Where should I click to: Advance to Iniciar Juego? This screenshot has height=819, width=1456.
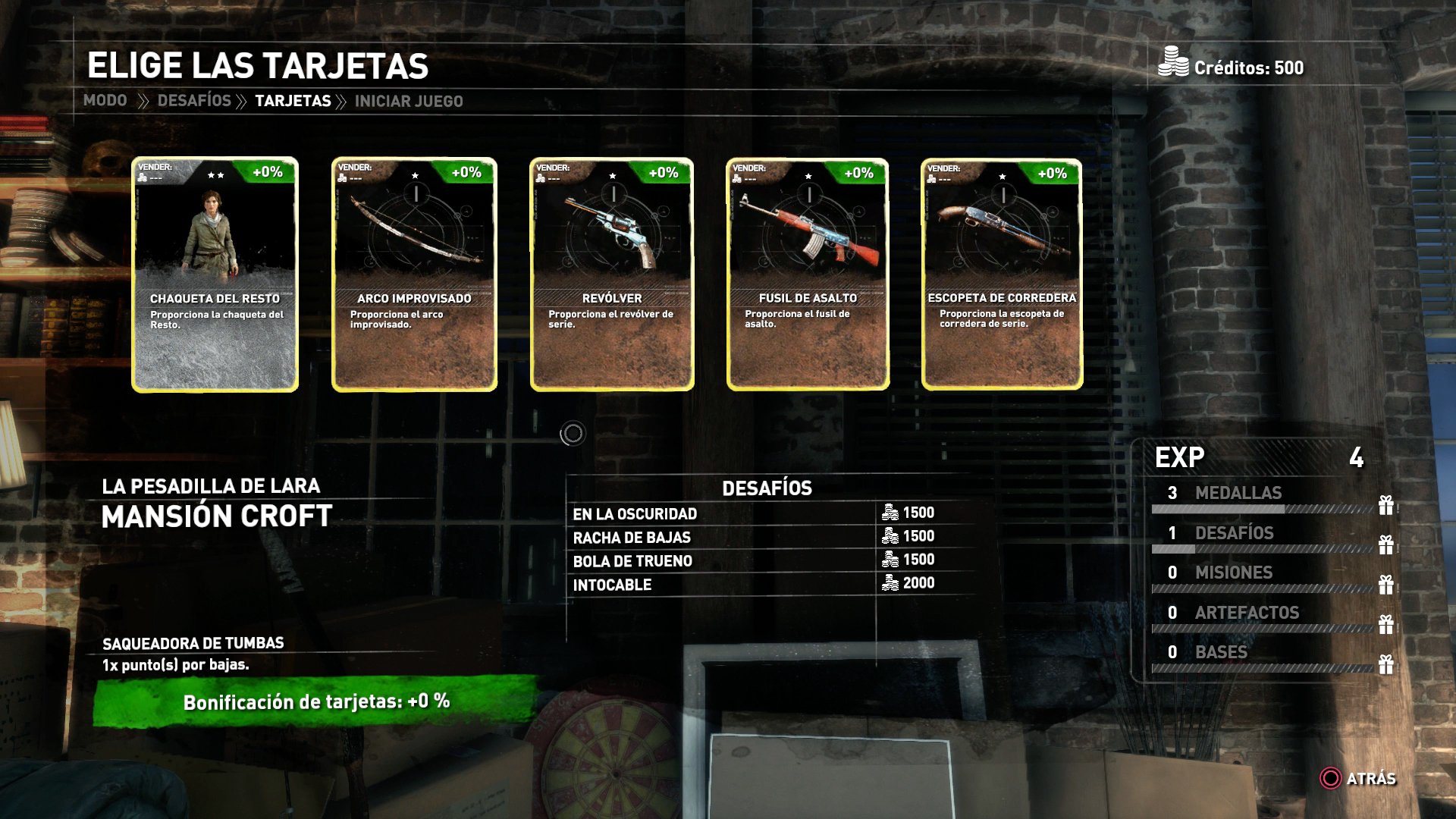pyautogui.click(x=409, y=101)
